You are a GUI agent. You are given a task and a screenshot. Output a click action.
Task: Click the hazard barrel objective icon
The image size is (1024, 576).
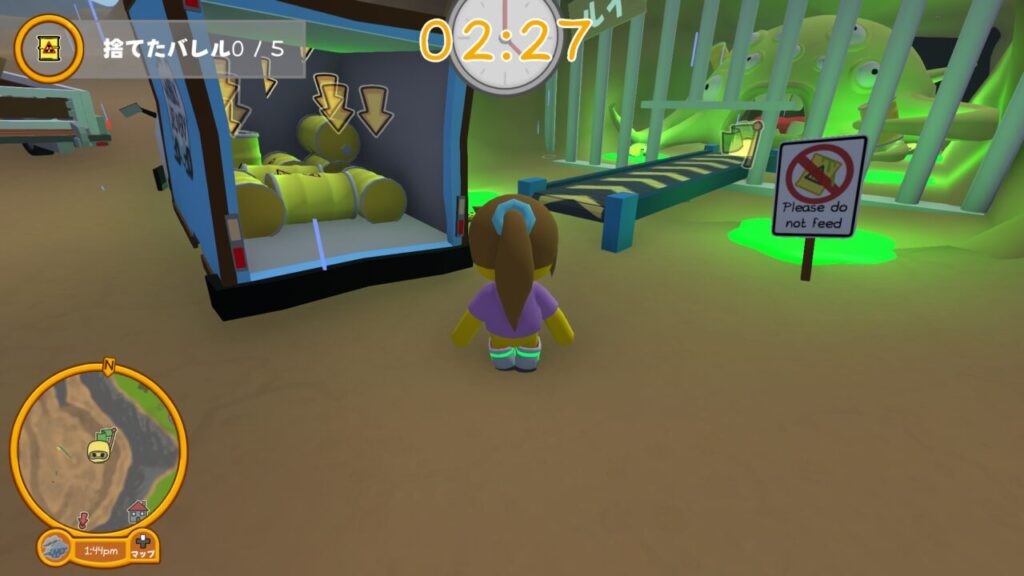point(48,48)
